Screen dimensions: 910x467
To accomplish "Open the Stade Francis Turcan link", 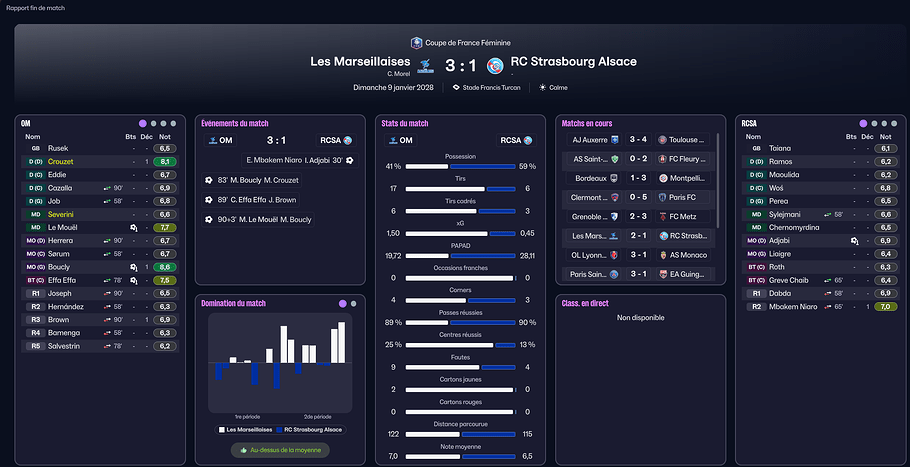I will [x=492, y=88].
